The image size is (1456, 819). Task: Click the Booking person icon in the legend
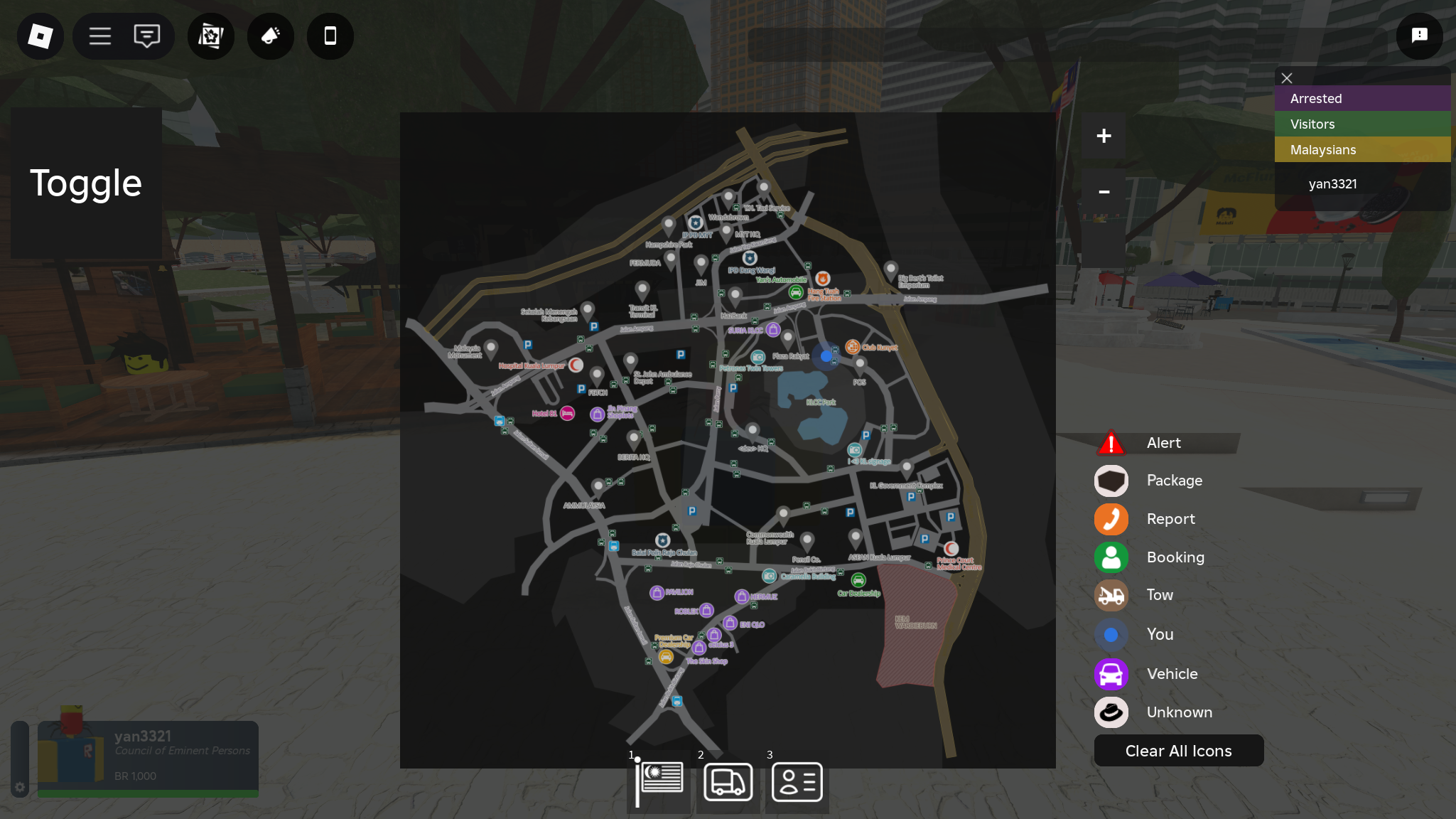(1111, 557)
